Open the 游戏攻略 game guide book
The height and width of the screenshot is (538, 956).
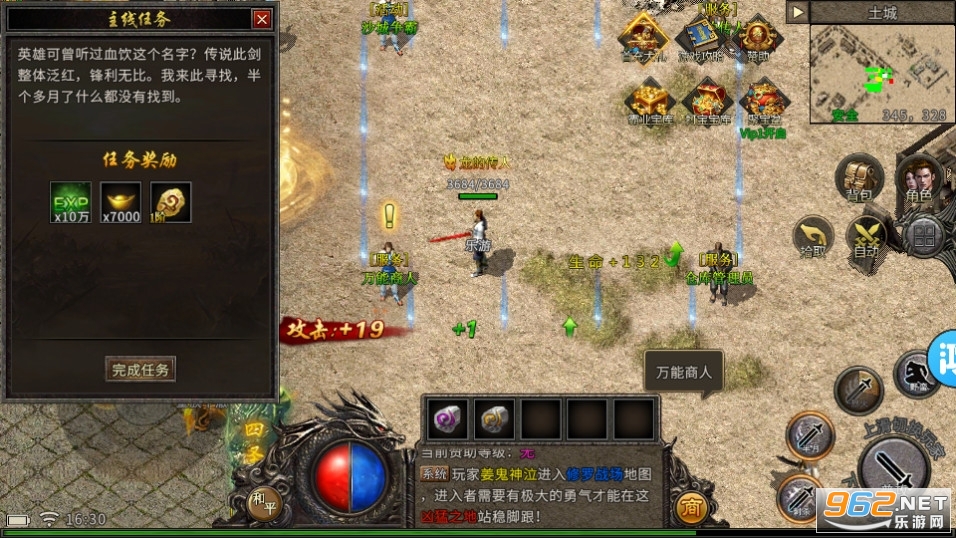[x=702, y=39]
